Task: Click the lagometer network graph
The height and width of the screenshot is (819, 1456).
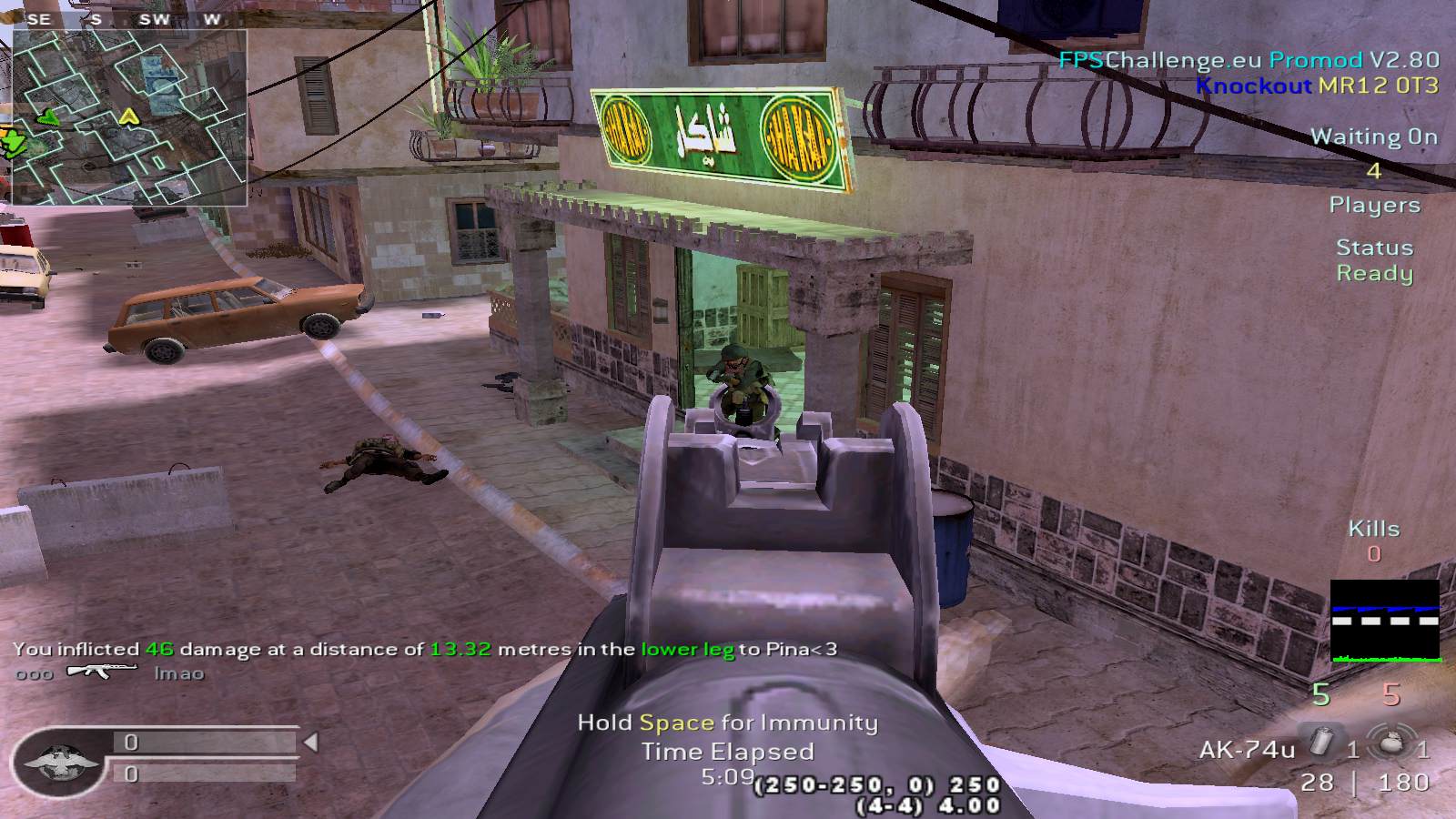Action: coord(1385,621)
